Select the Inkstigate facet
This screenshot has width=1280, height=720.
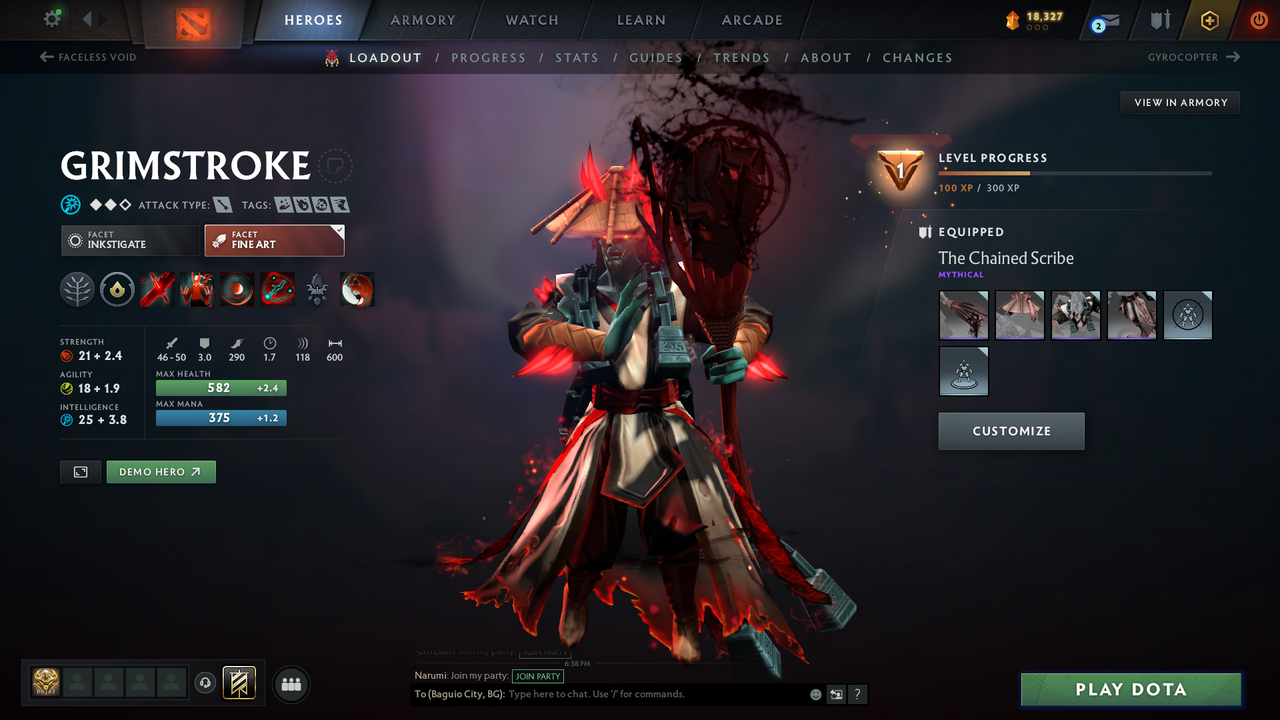point(130,240)
